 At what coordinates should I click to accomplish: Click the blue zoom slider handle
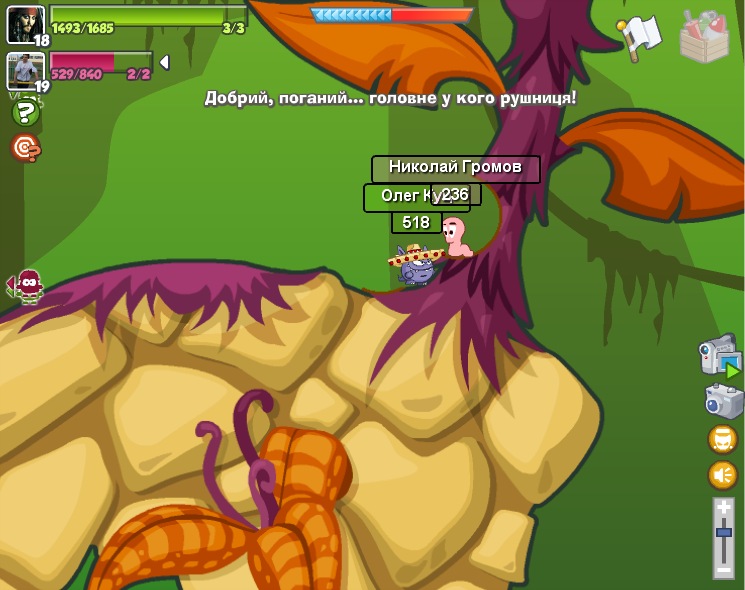[723, 534]
